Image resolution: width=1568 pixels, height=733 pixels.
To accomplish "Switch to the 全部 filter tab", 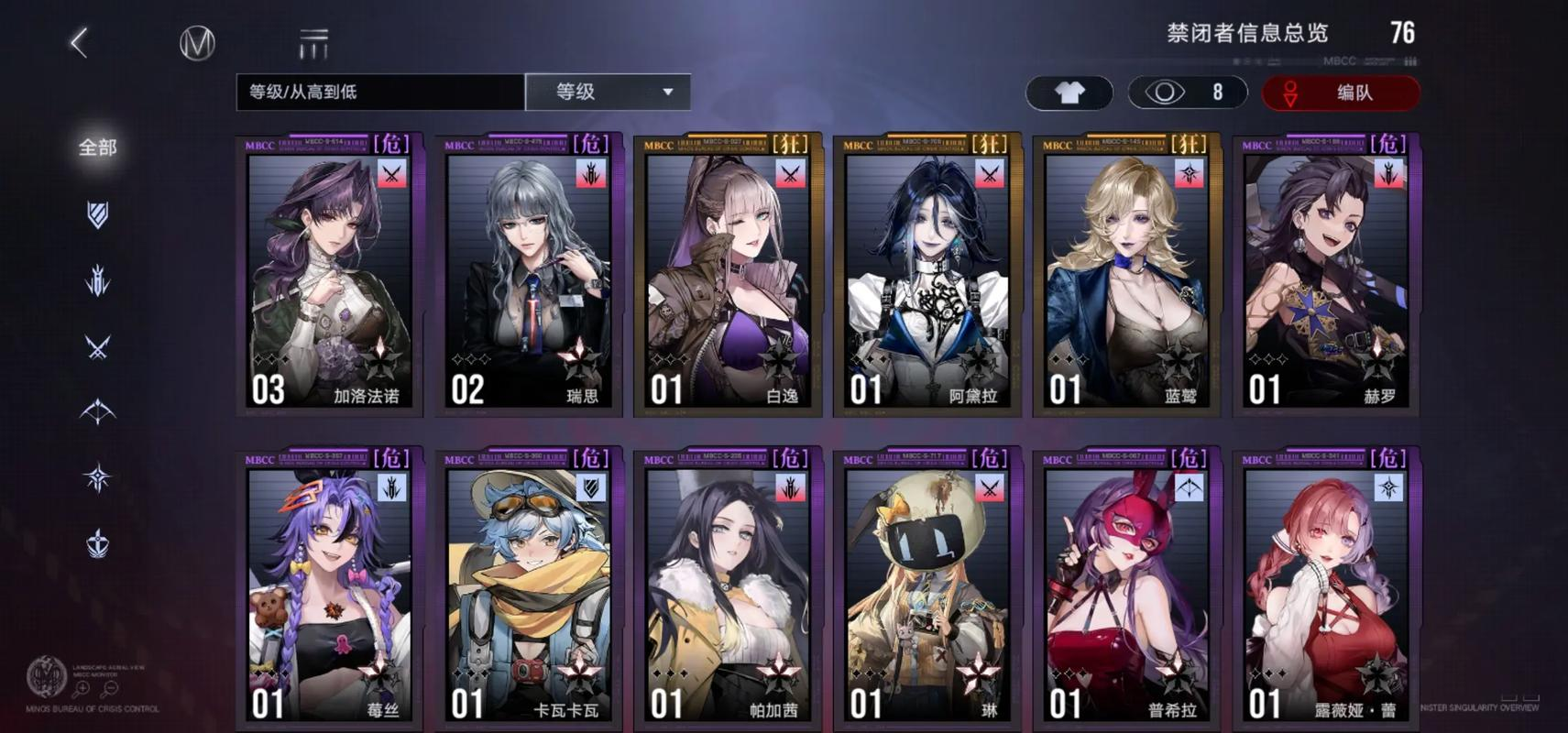I will pyautogui.click(x=96, y=147).
